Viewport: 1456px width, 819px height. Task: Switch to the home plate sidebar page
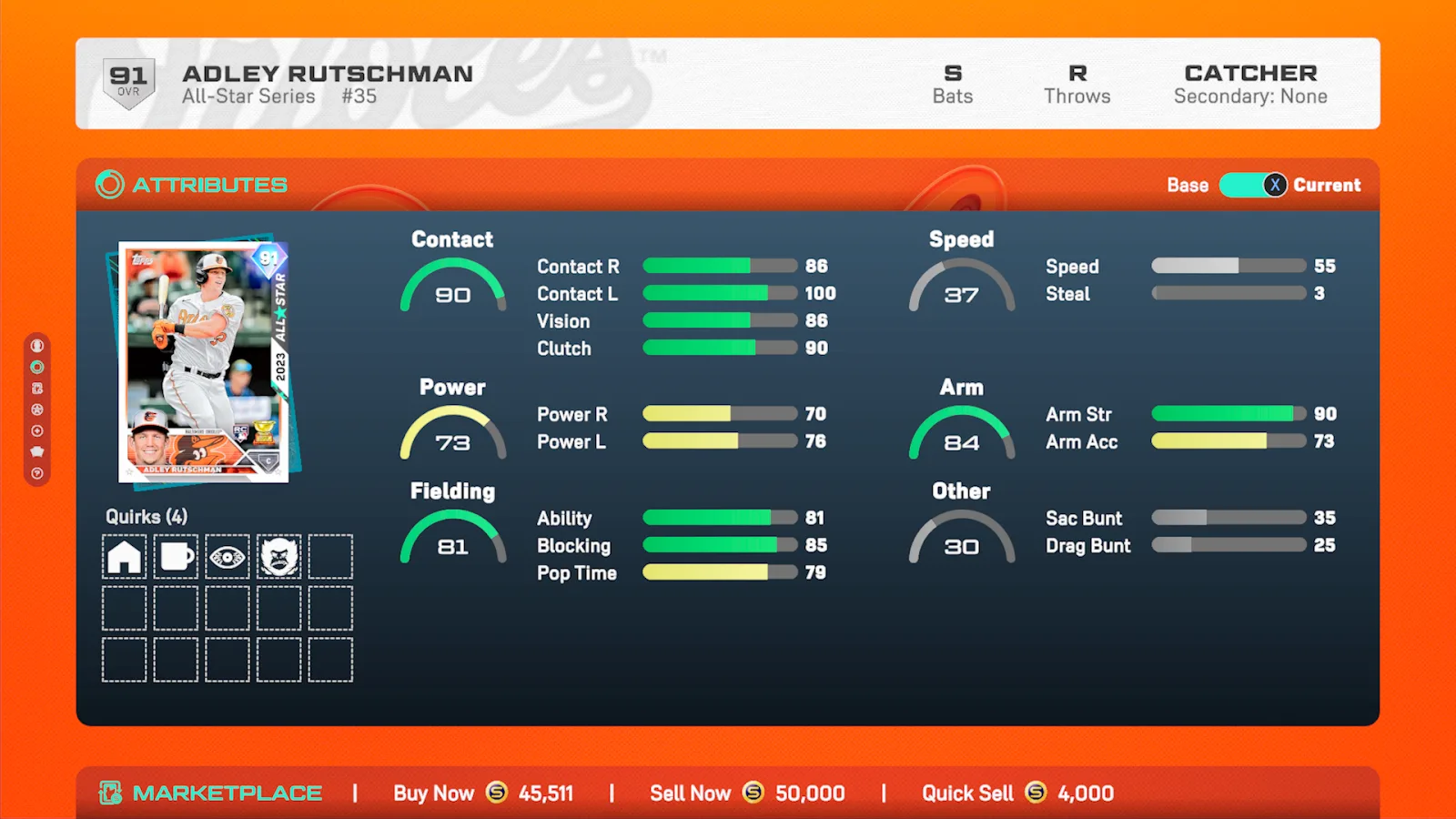tap(37, 451)
